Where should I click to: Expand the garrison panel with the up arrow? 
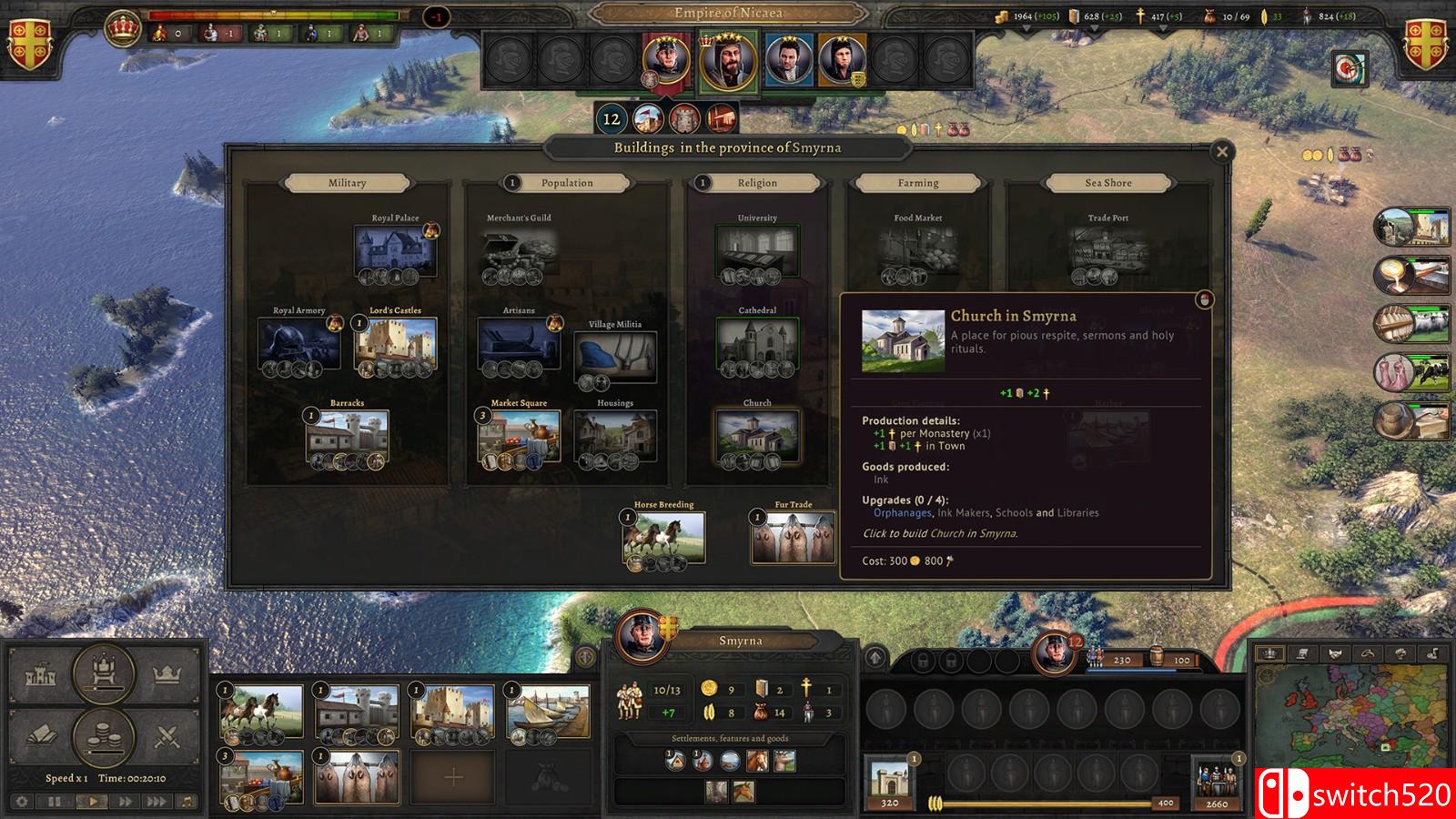point(875,656)
